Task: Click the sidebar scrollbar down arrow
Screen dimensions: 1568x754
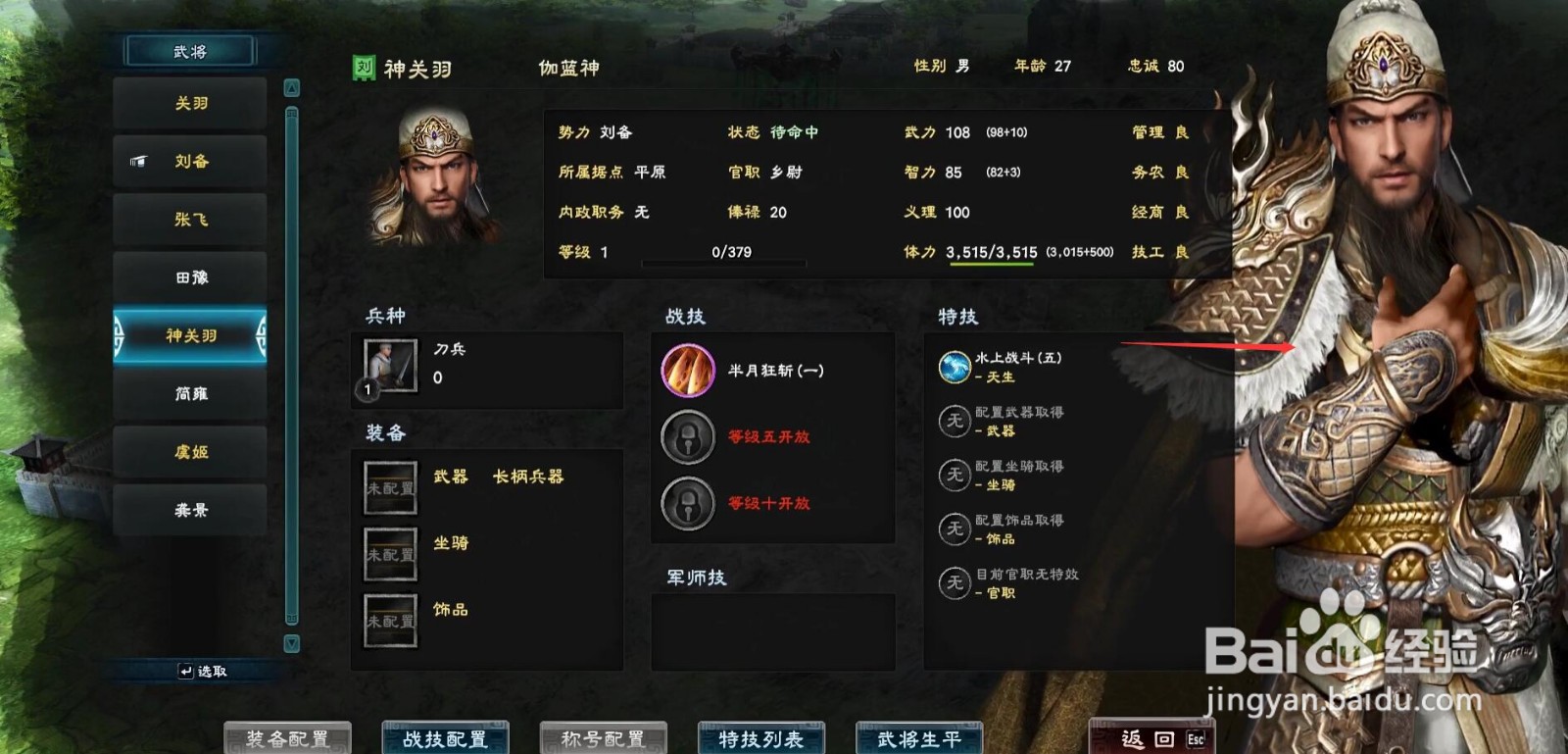Action: point(290,643)
